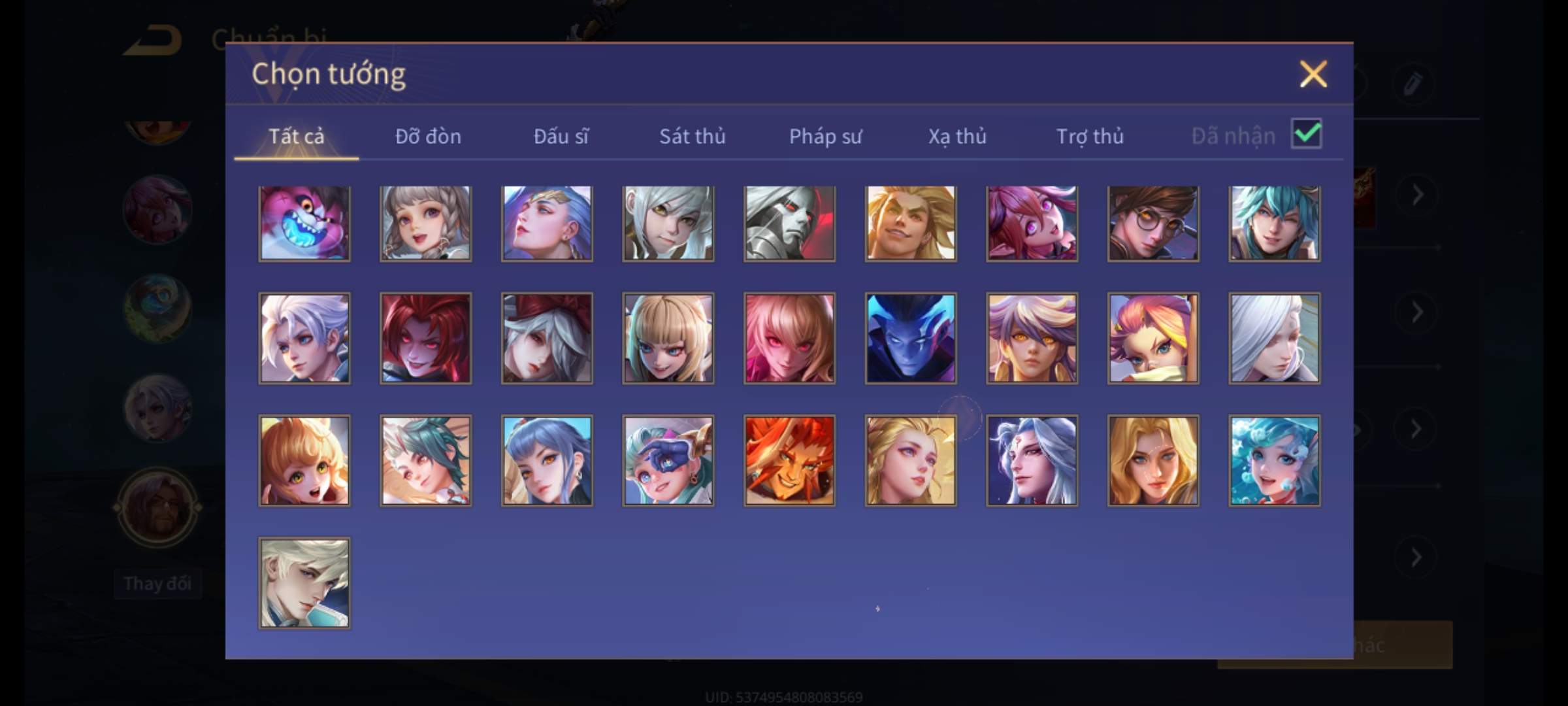The image size is (1568, 706).
Task: Close the Chọn tướng hero selection popup
Action: pyautogui.click(x=1313, y=74)
